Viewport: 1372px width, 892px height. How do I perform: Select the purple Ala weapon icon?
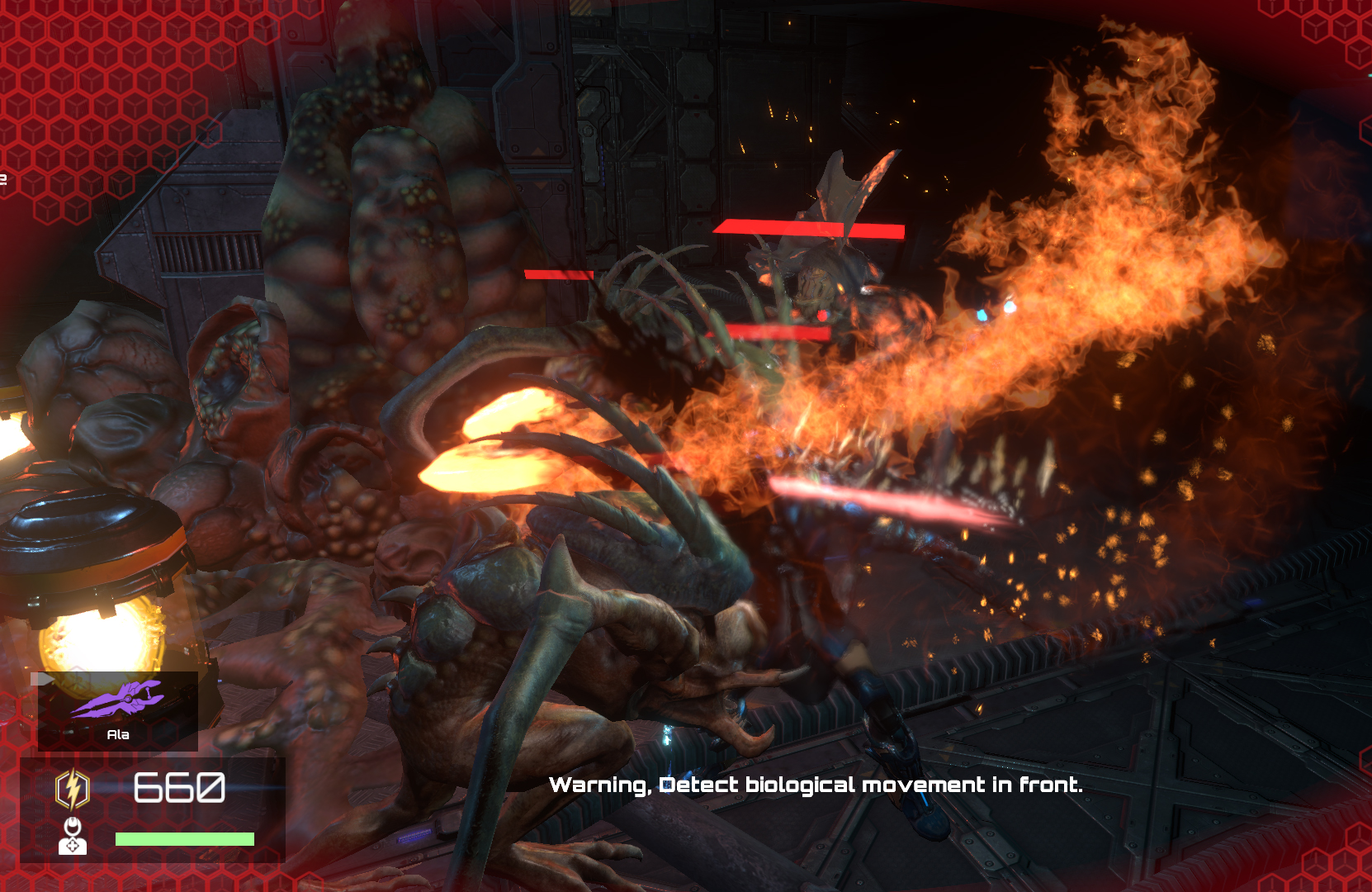point(116,699)
